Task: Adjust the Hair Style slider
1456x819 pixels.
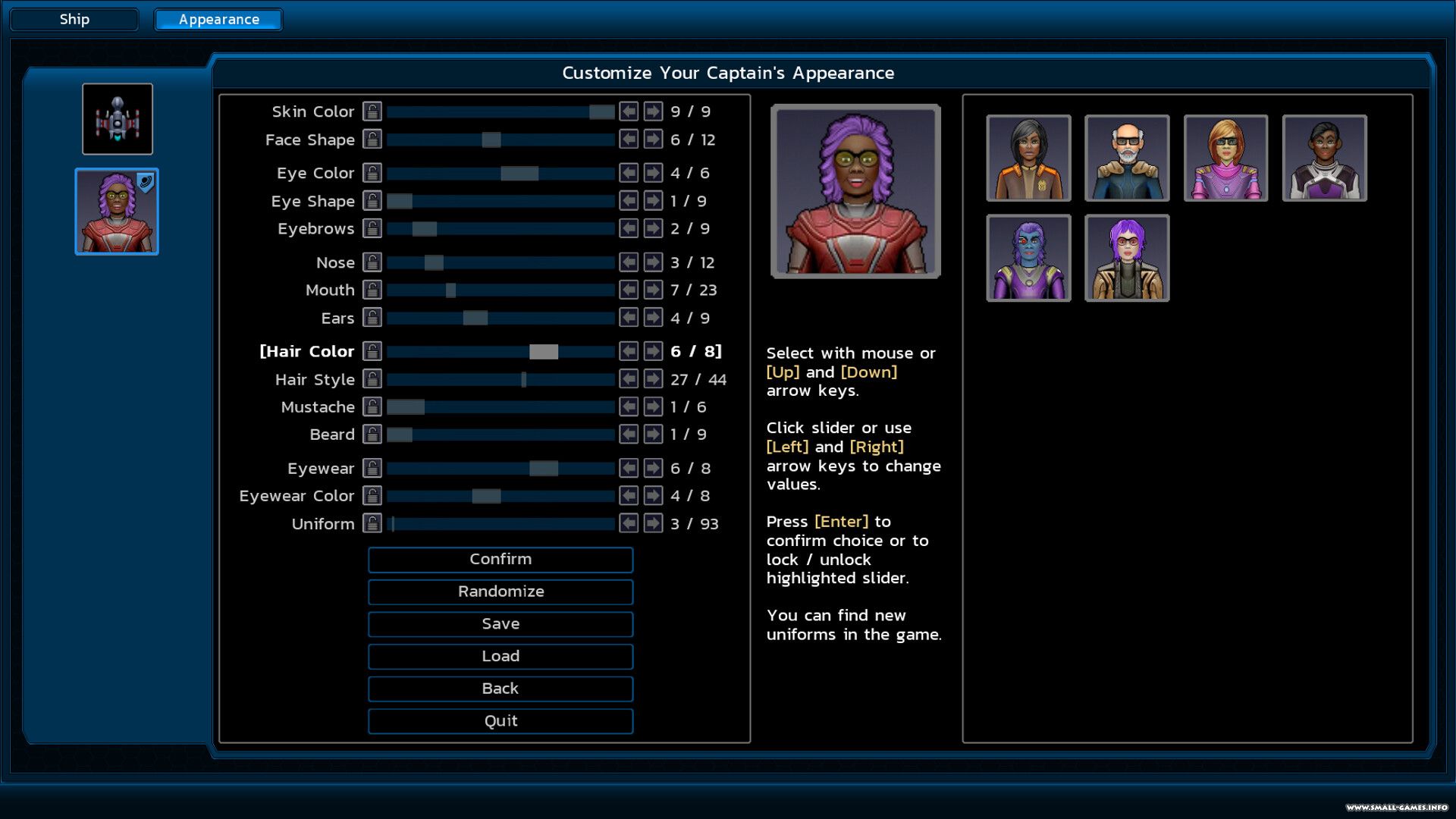Action: click(x=500, y=379)
